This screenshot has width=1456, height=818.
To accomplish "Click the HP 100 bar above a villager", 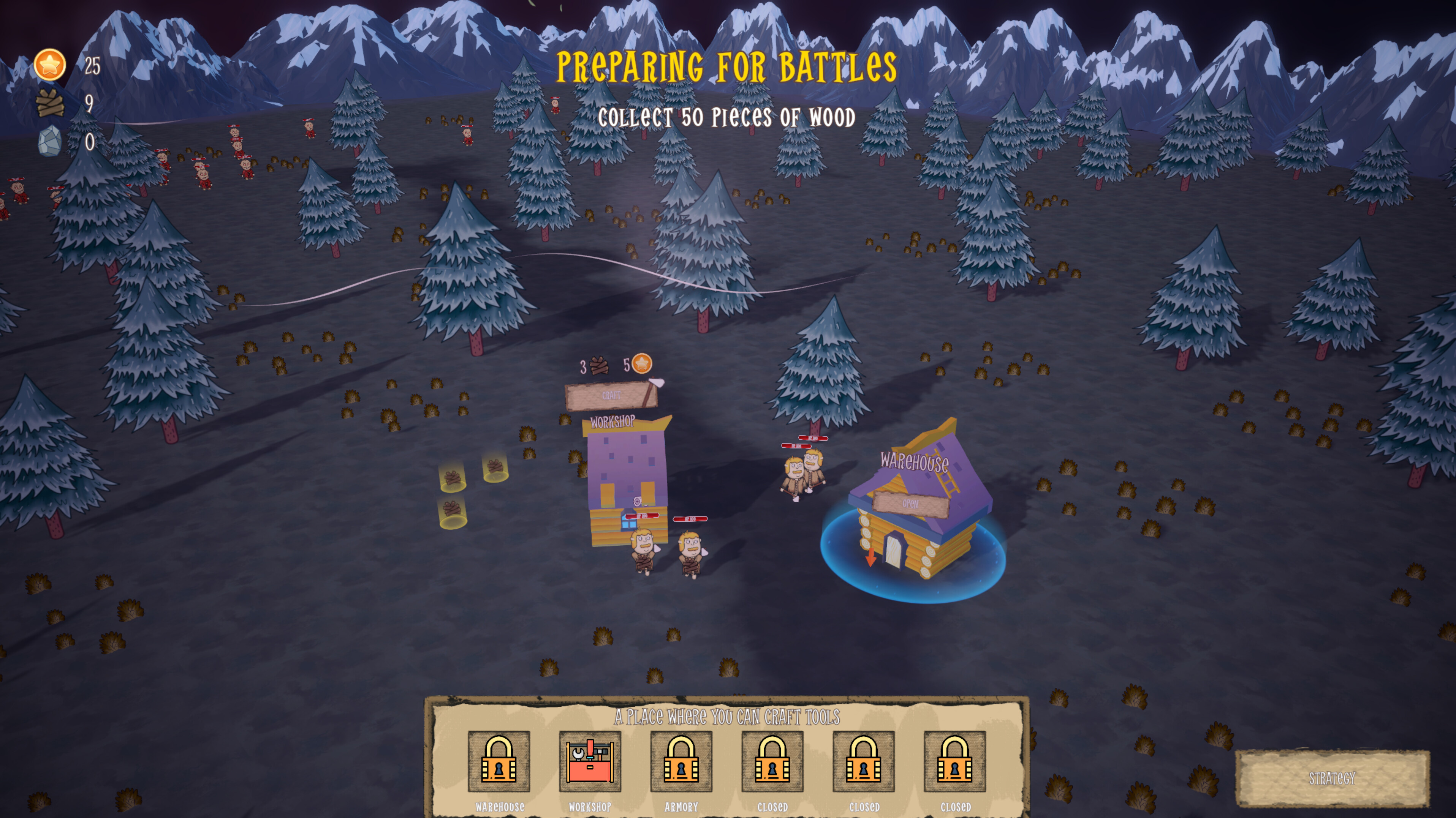I will (x=642, y=516).
